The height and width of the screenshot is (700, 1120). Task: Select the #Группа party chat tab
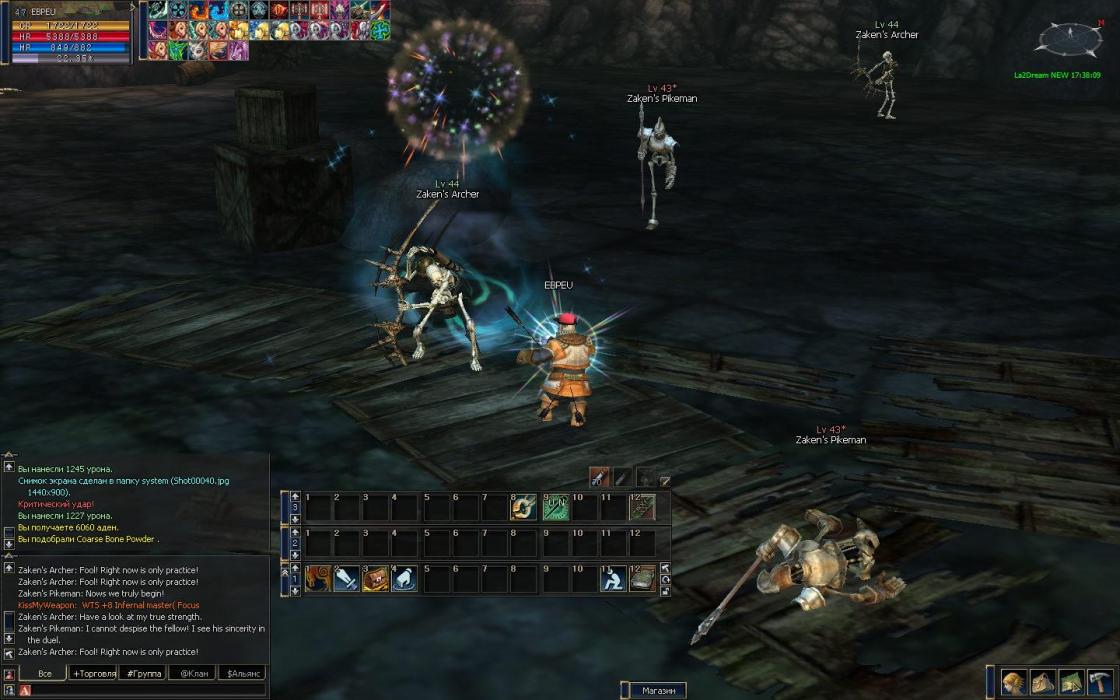click(x=143, y=673)
